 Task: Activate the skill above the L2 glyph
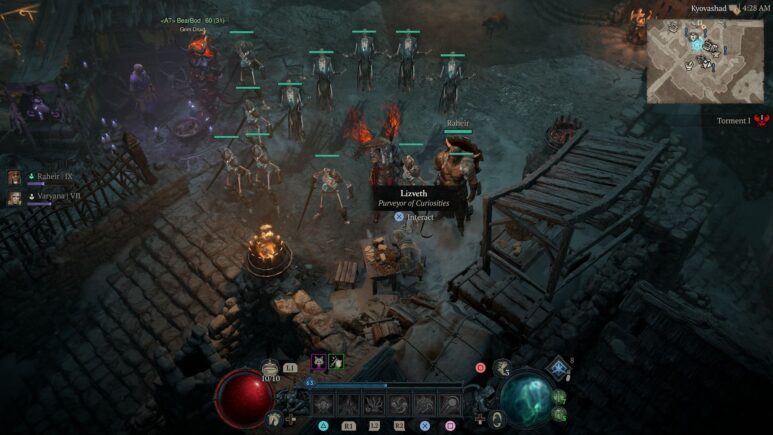tap(374, 405)
